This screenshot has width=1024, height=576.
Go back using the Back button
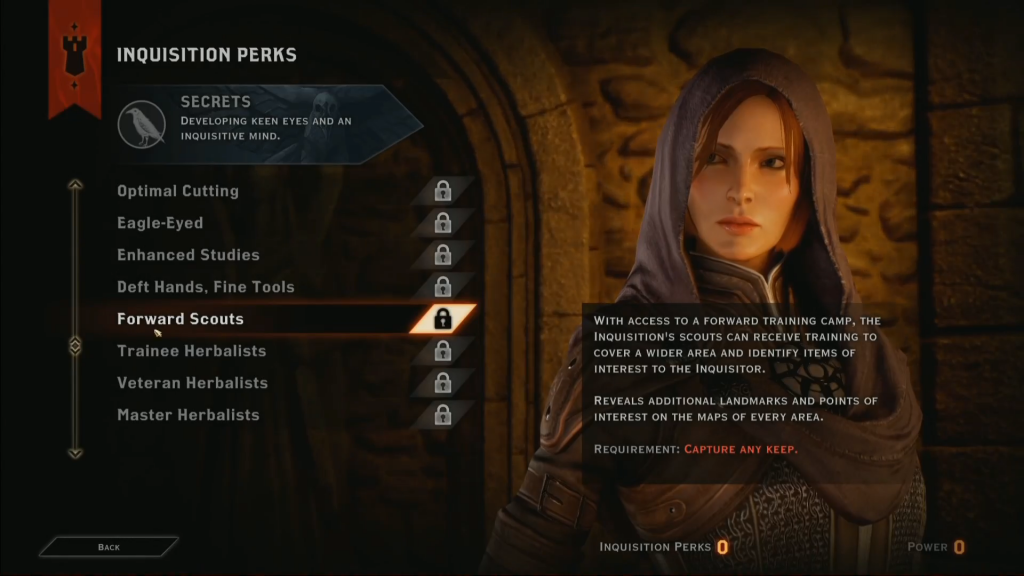coord(109,547)
